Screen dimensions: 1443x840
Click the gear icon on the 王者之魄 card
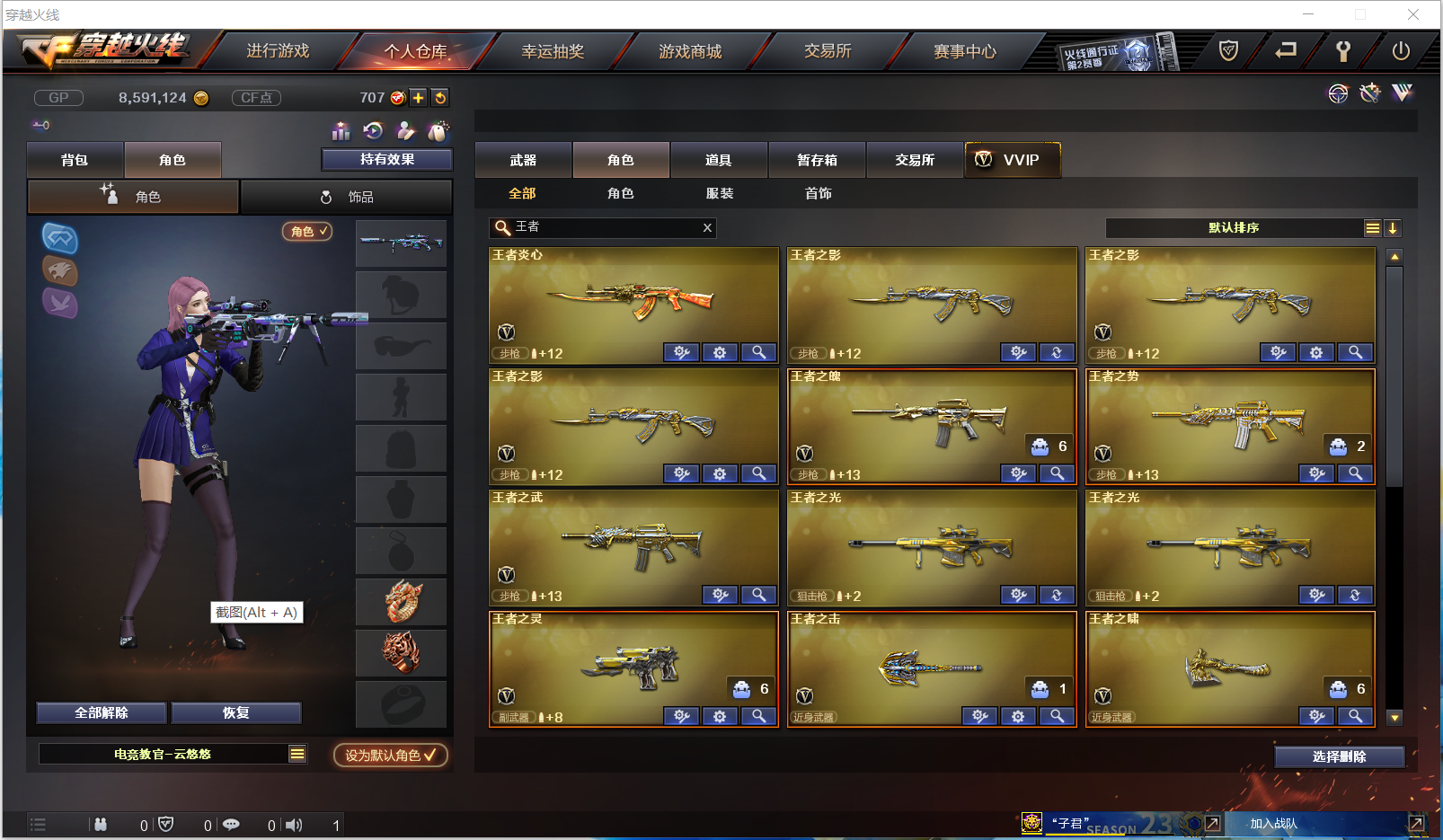pyautogui.click(x=1018, y=473)
